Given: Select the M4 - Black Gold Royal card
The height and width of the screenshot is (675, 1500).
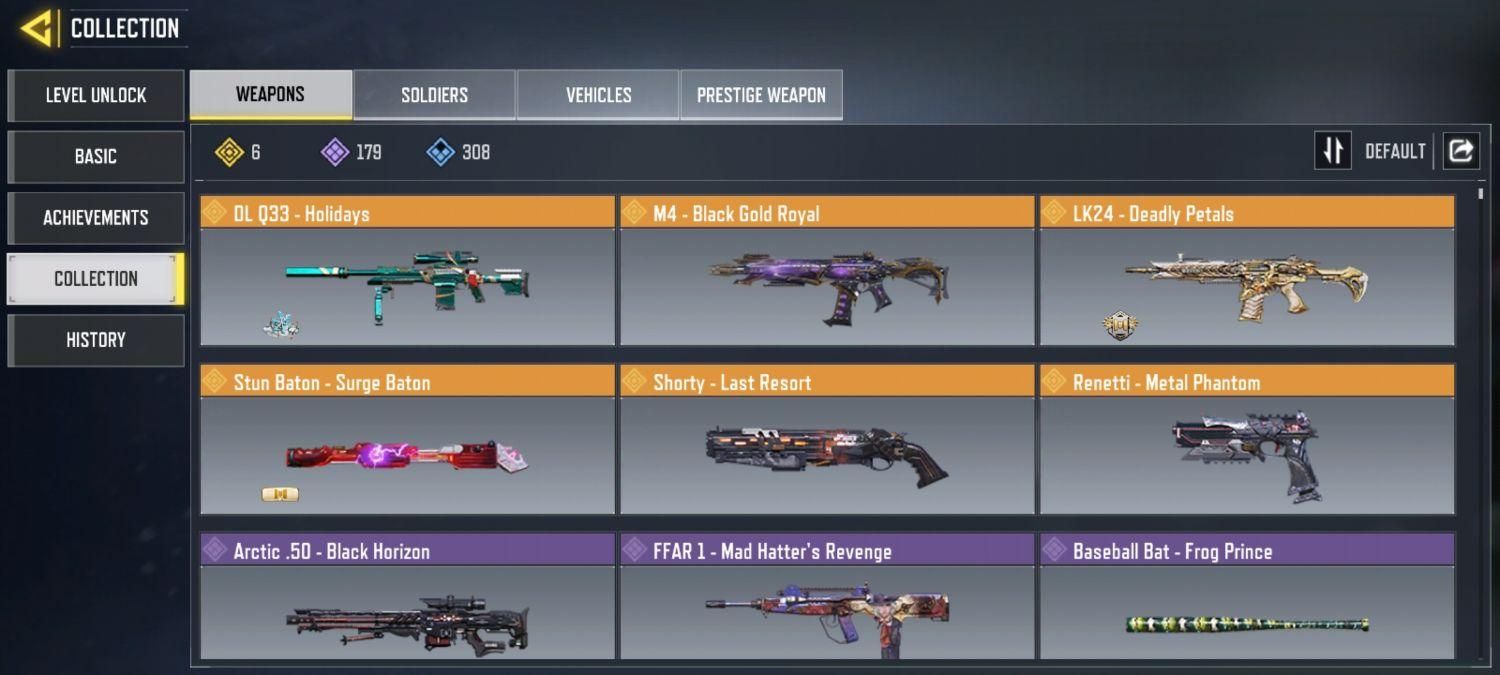Looking at the screenshot, I should click(x=827, y=272).
